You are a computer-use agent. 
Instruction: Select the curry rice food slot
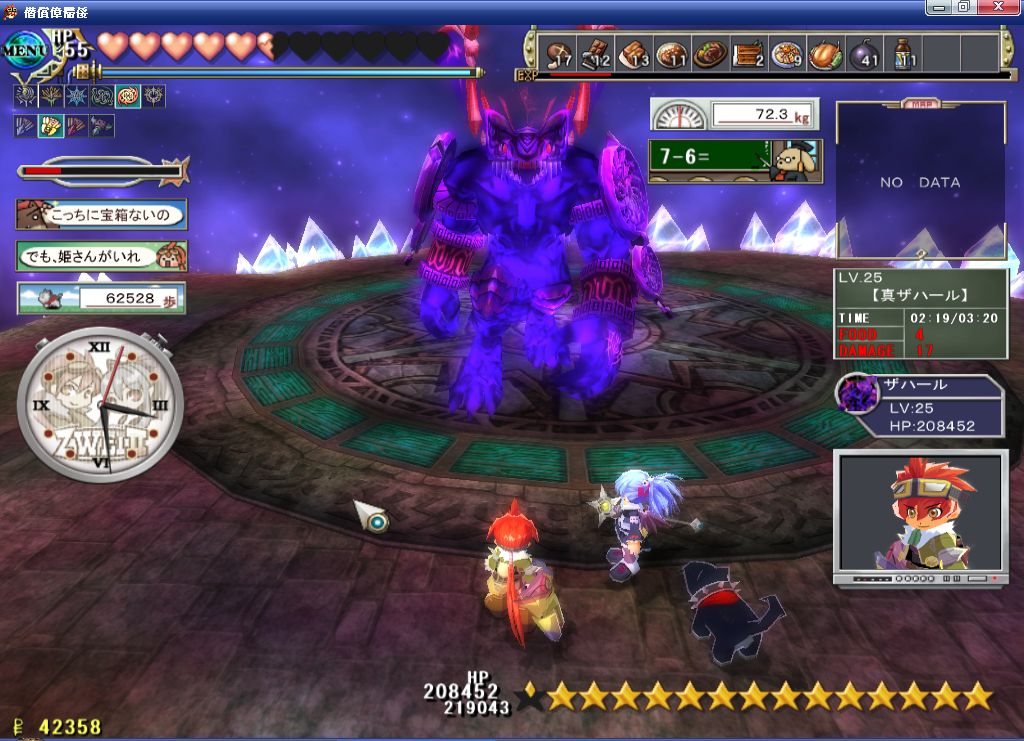pos(671,54)
